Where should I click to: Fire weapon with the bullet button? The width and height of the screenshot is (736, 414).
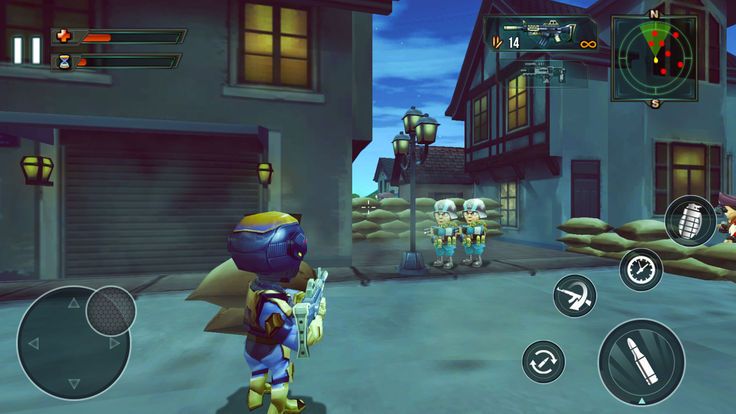coord(641,362)
